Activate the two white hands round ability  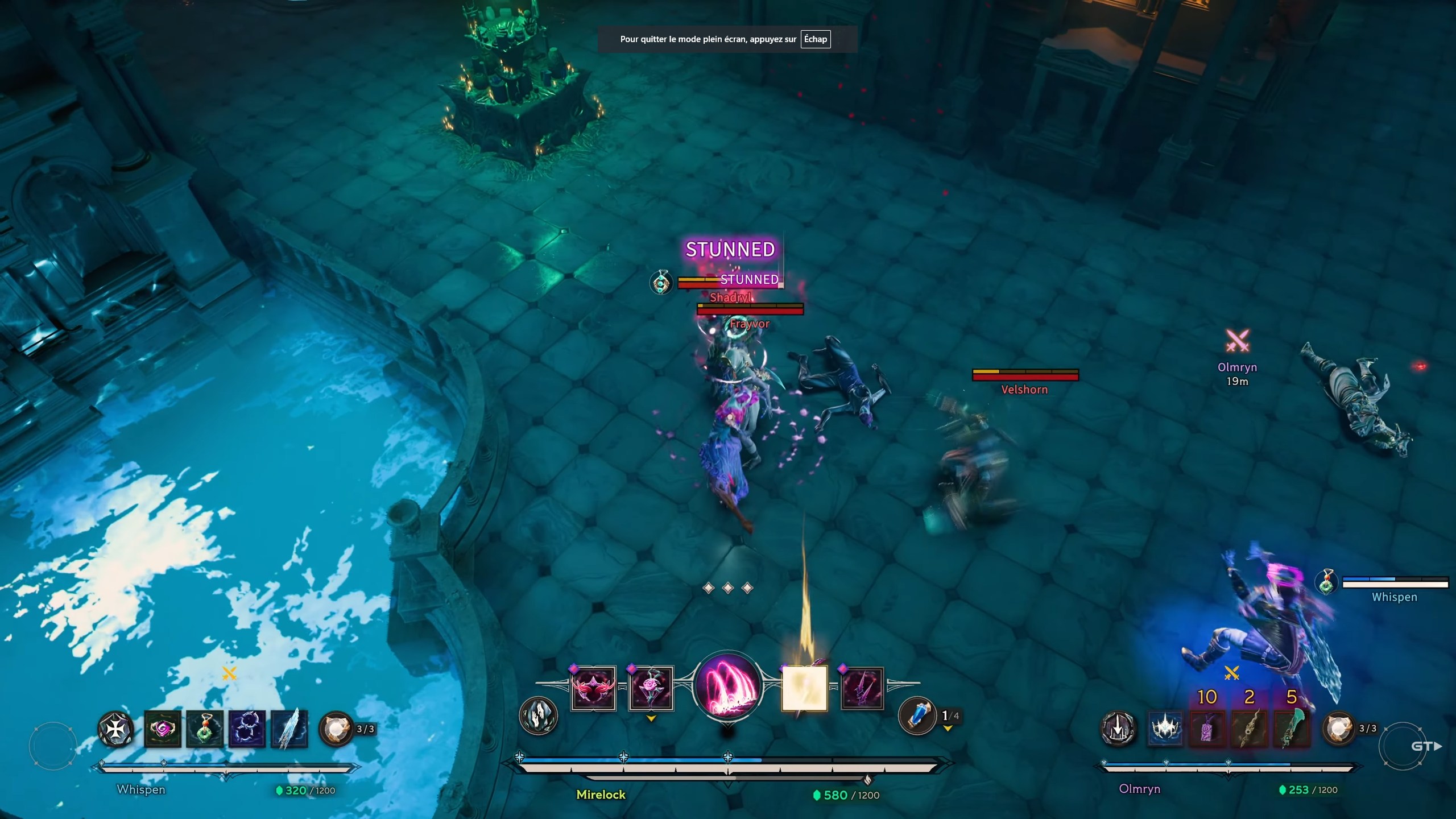[x=538, y=715]
